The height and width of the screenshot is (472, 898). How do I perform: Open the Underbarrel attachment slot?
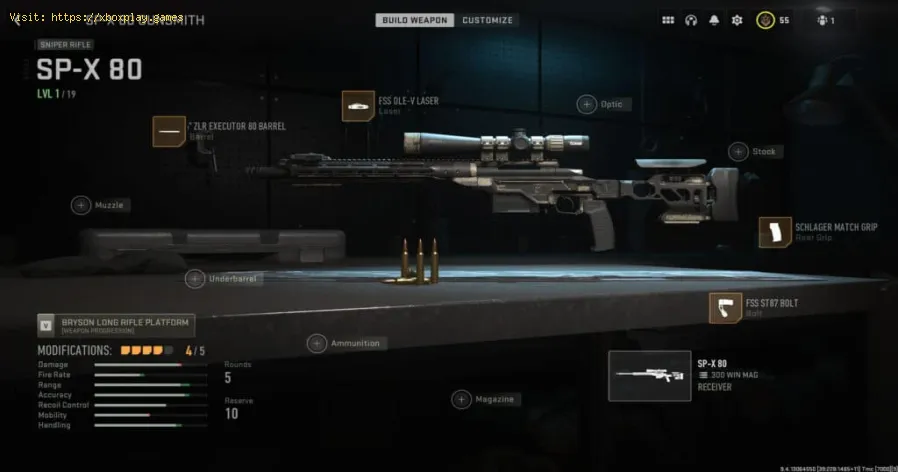pos(195,279)
